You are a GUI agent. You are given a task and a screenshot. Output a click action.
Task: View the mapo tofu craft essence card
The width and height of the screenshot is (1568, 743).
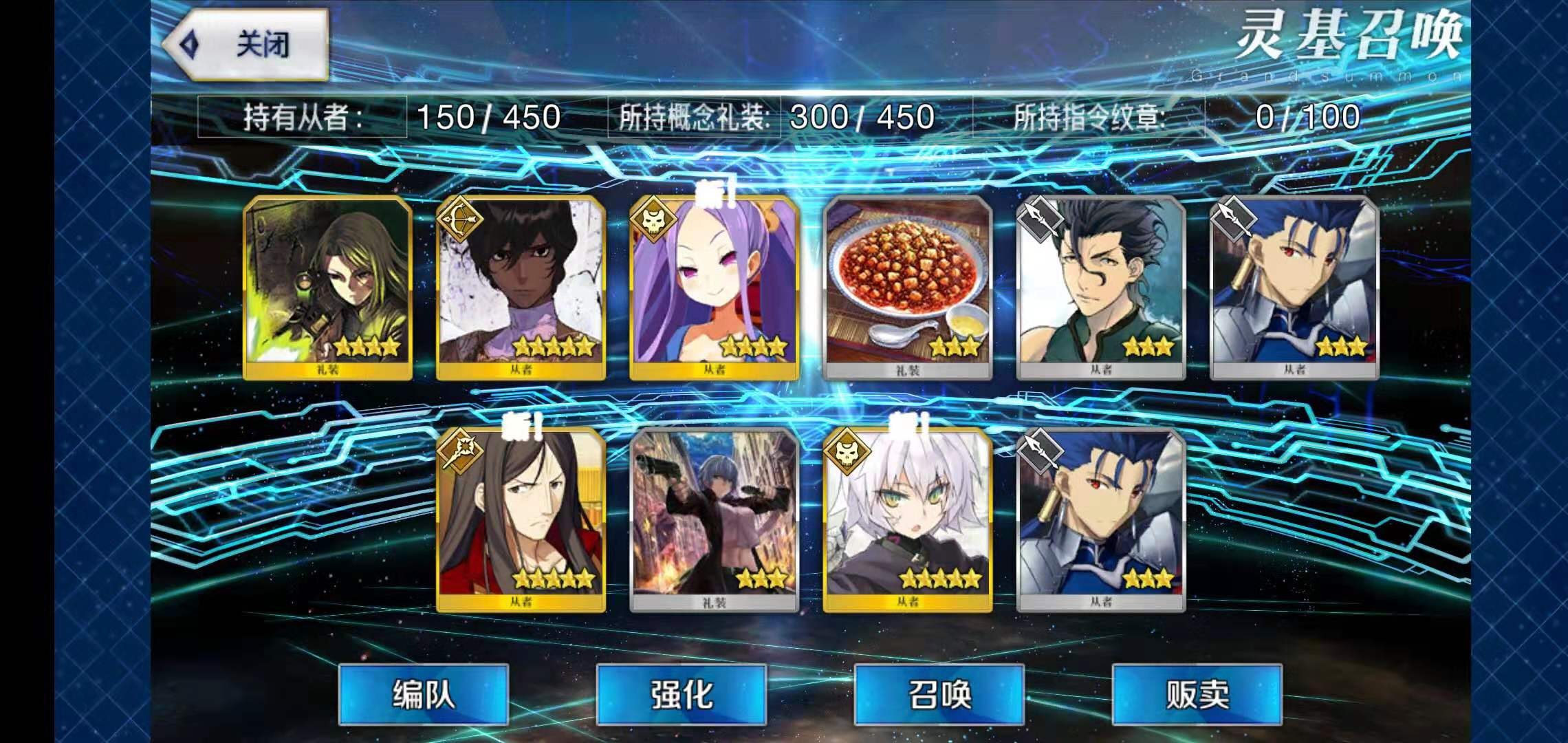[x=908, y=288]
